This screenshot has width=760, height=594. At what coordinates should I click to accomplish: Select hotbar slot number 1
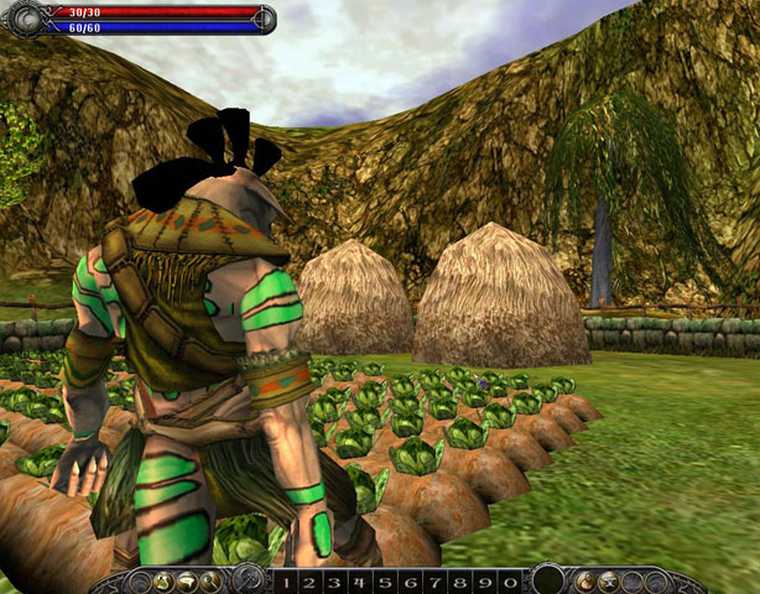pos(285,582)
